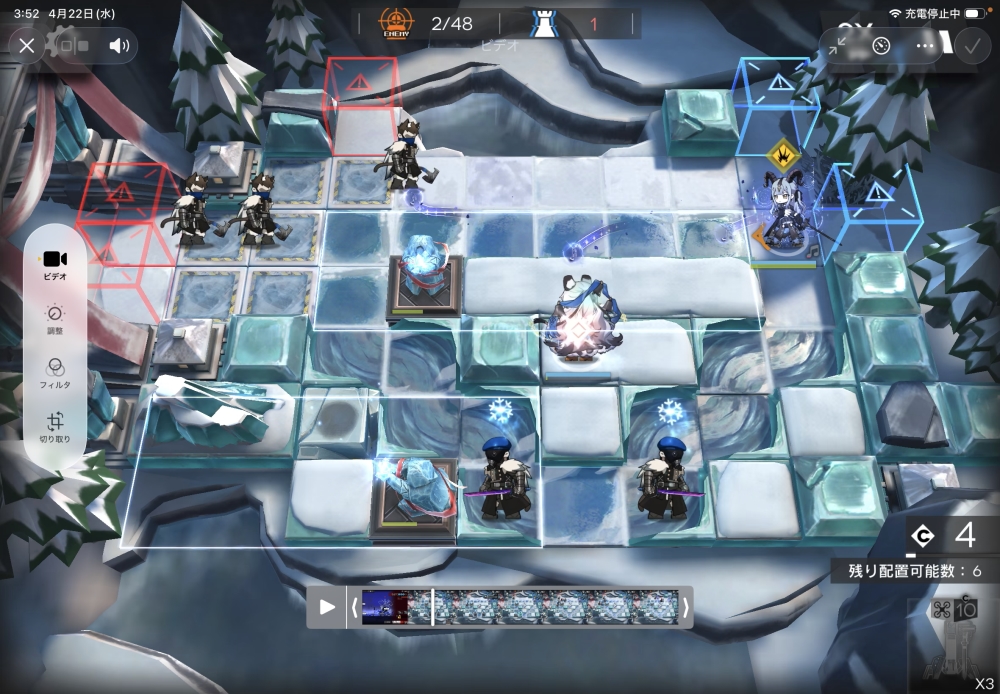
Task: Switch to the 調整 adjustment tab
Action: pyautogui.click(x=55, y=317)
